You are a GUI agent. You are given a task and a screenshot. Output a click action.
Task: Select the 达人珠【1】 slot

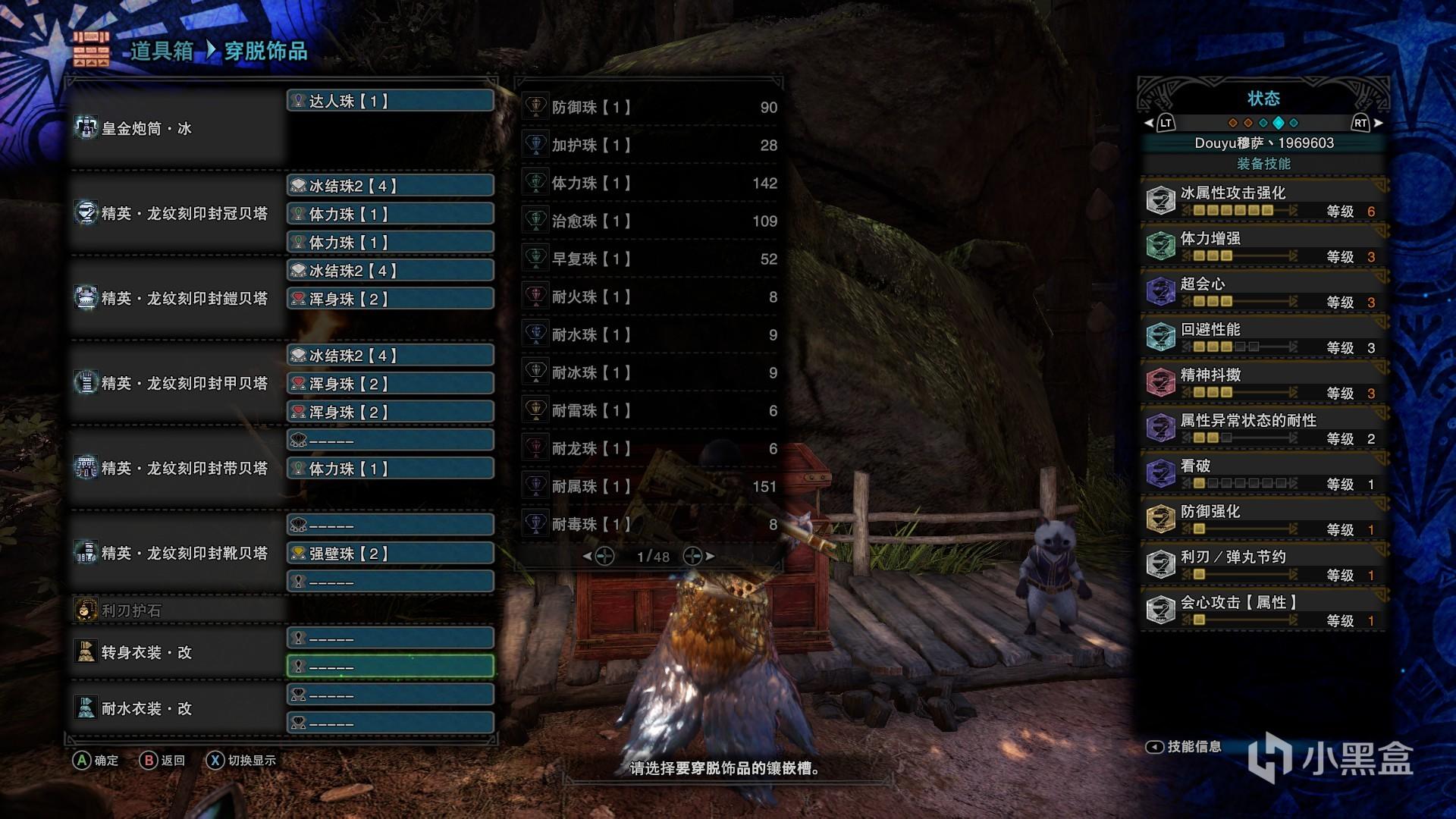[x=391, y=101]
